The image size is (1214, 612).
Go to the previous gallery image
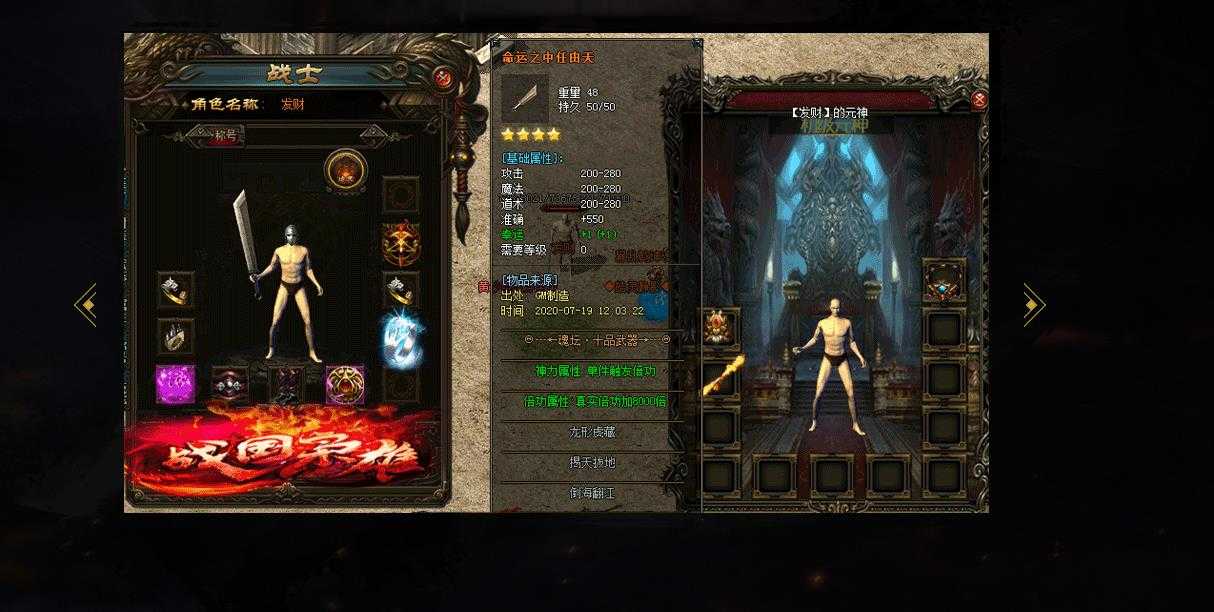click(x=85, y=304)
